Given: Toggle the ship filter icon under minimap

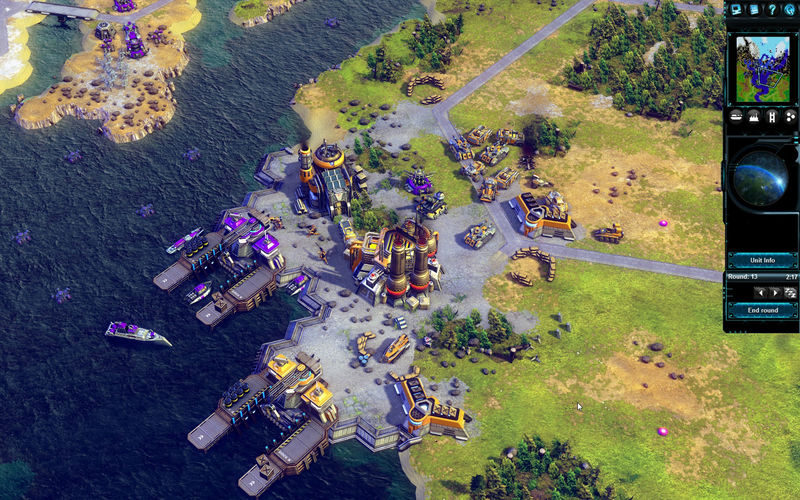Looking at the screenshot, I should coord(735,116).
